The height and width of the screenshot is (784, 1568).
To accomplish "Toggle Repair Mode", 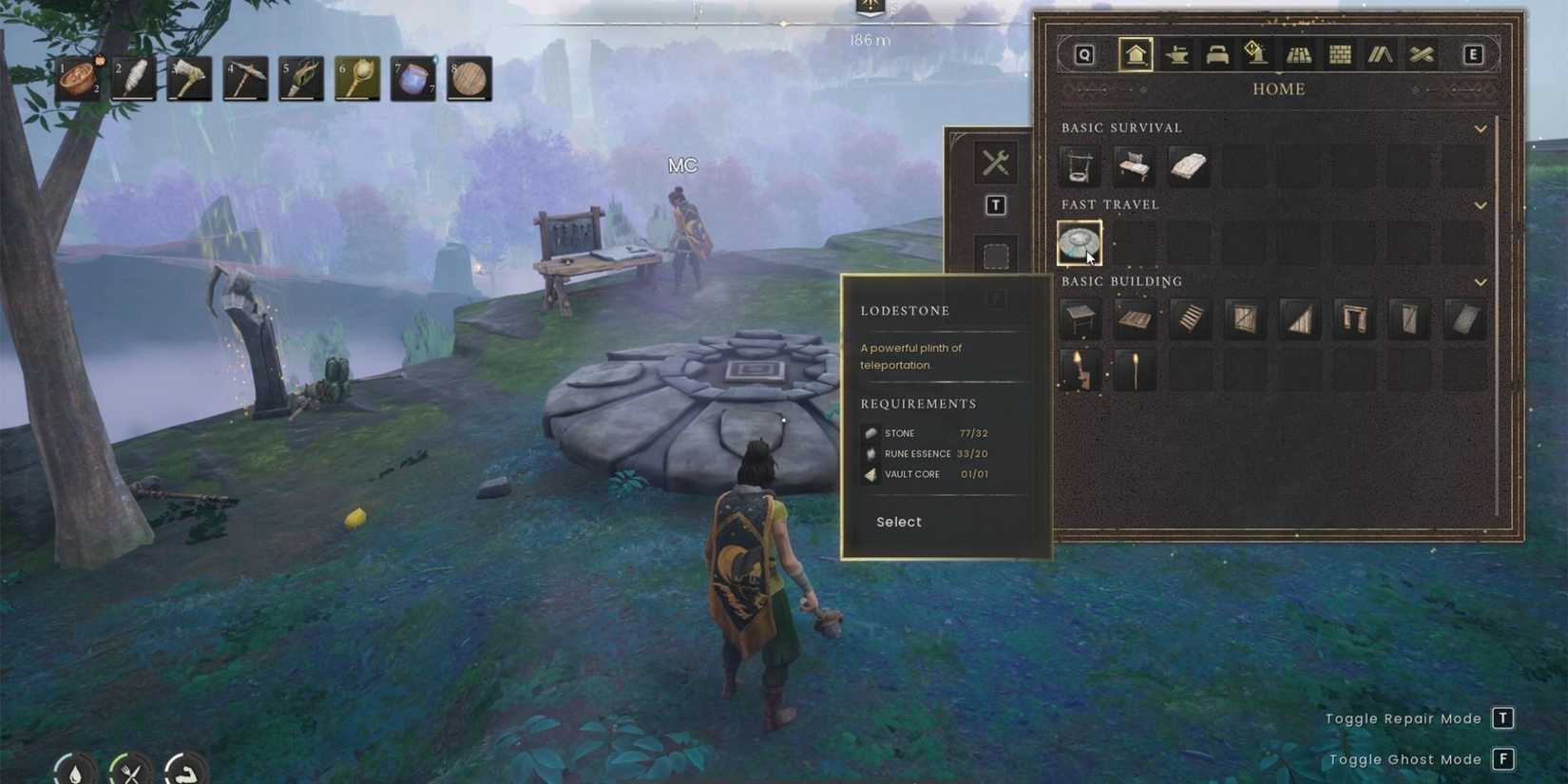I will tap(1504, 719).
